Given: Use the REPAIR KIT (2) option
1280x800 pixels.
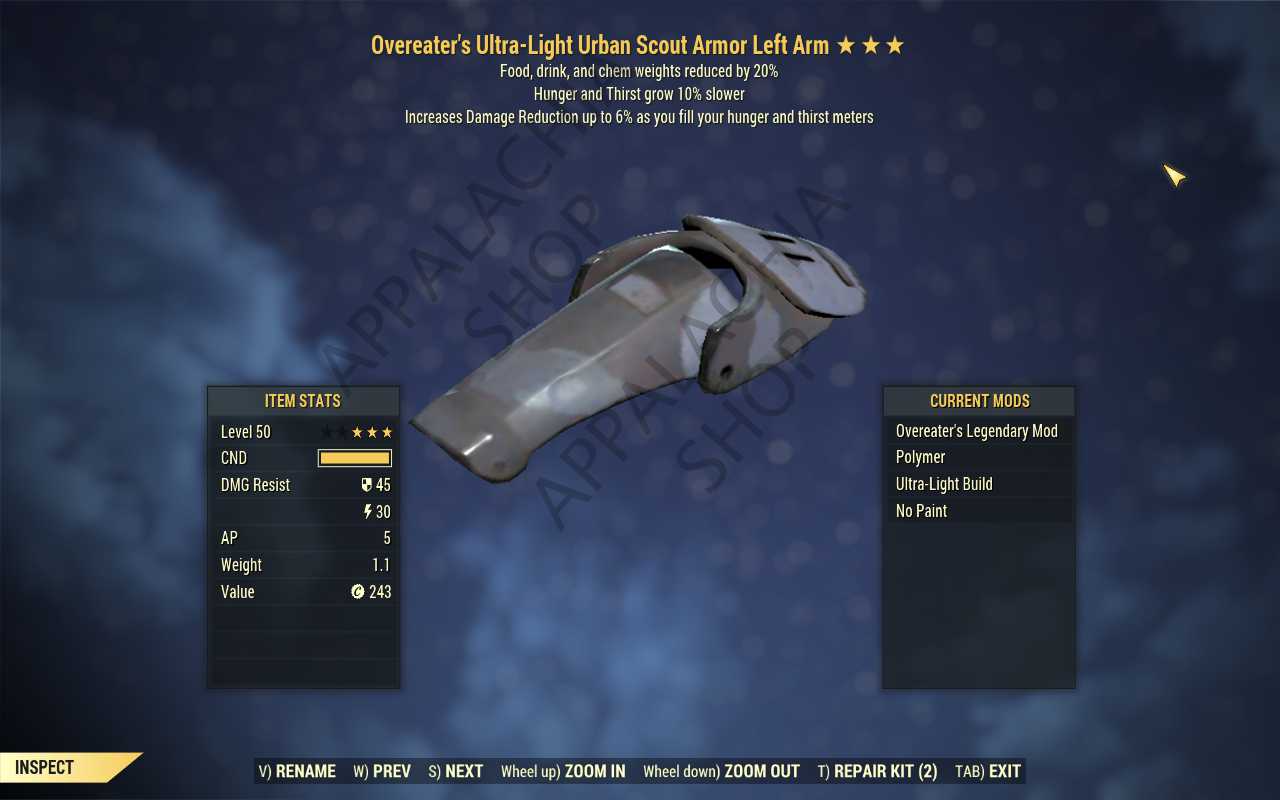Looking at the screenshot, I should 877,771.
